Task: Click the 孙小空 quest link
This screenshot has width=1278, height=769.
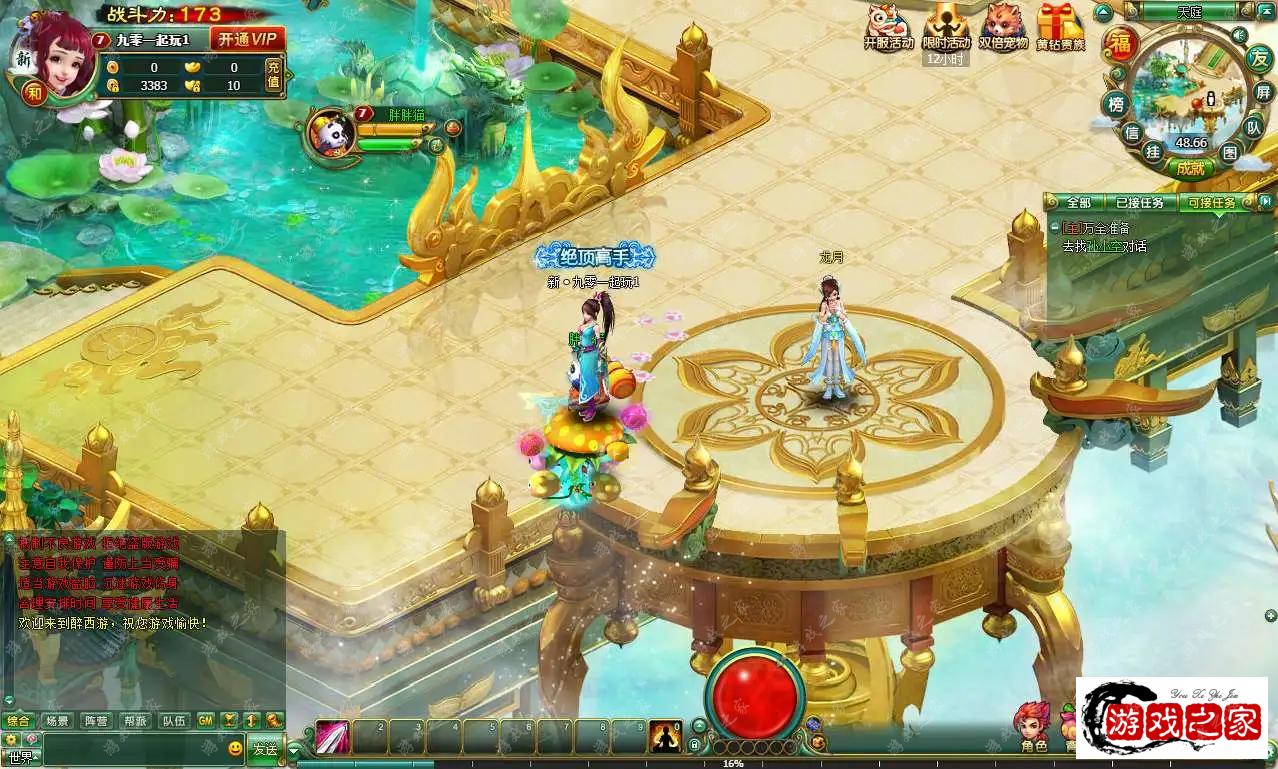Action: (x=1103, y=246)
